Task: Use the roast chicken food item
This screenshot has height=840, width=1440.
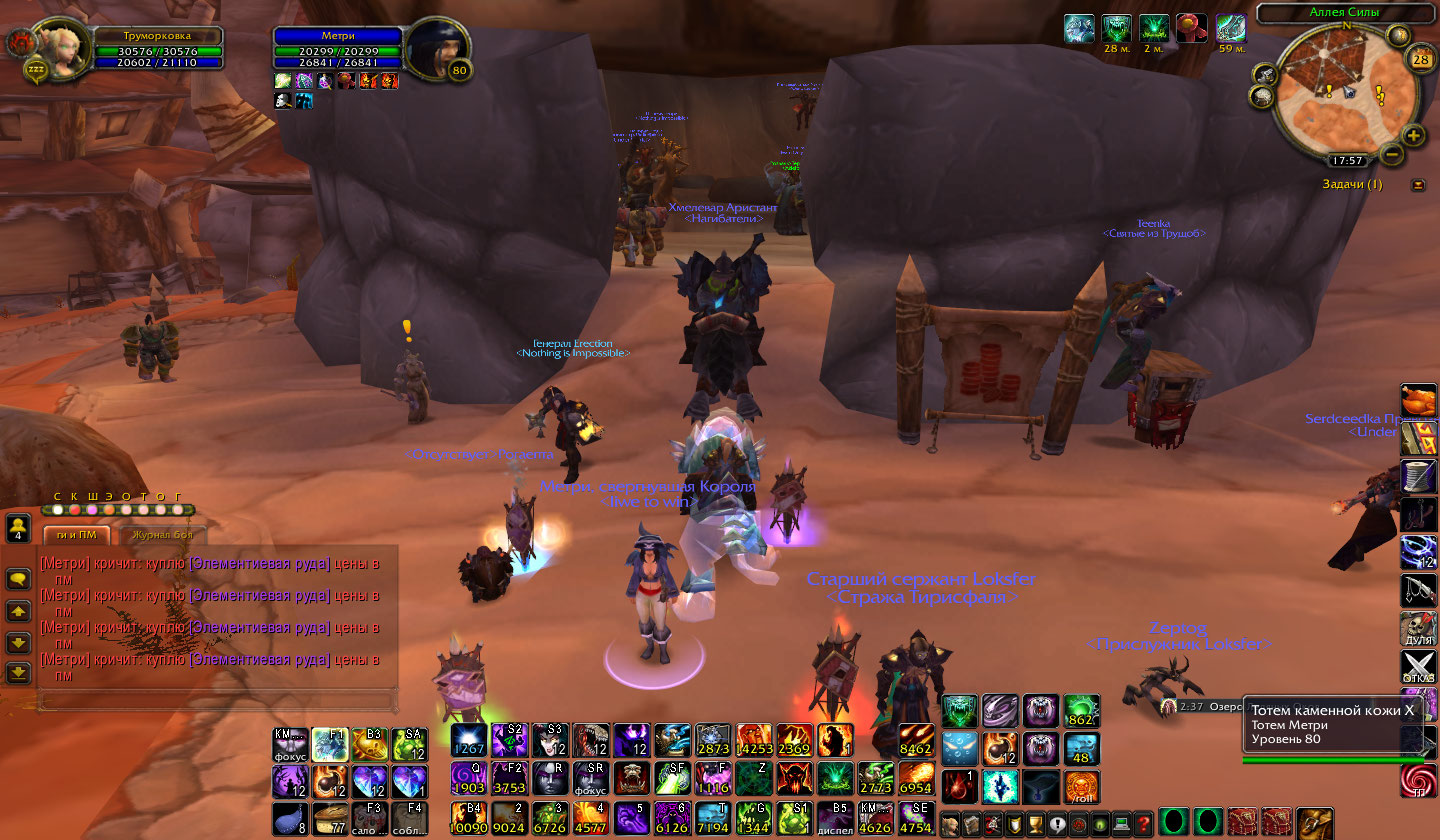Action: tap(1418, 400)
